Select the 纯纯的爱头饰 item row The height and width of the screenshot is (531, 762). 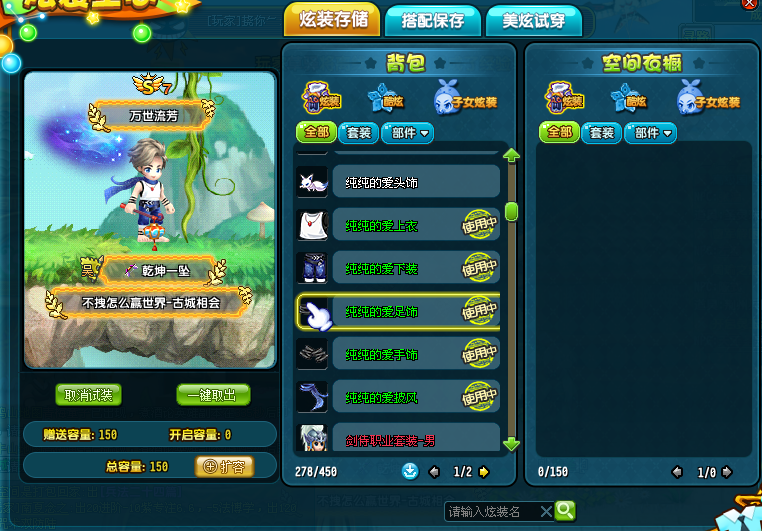(398, 182)
